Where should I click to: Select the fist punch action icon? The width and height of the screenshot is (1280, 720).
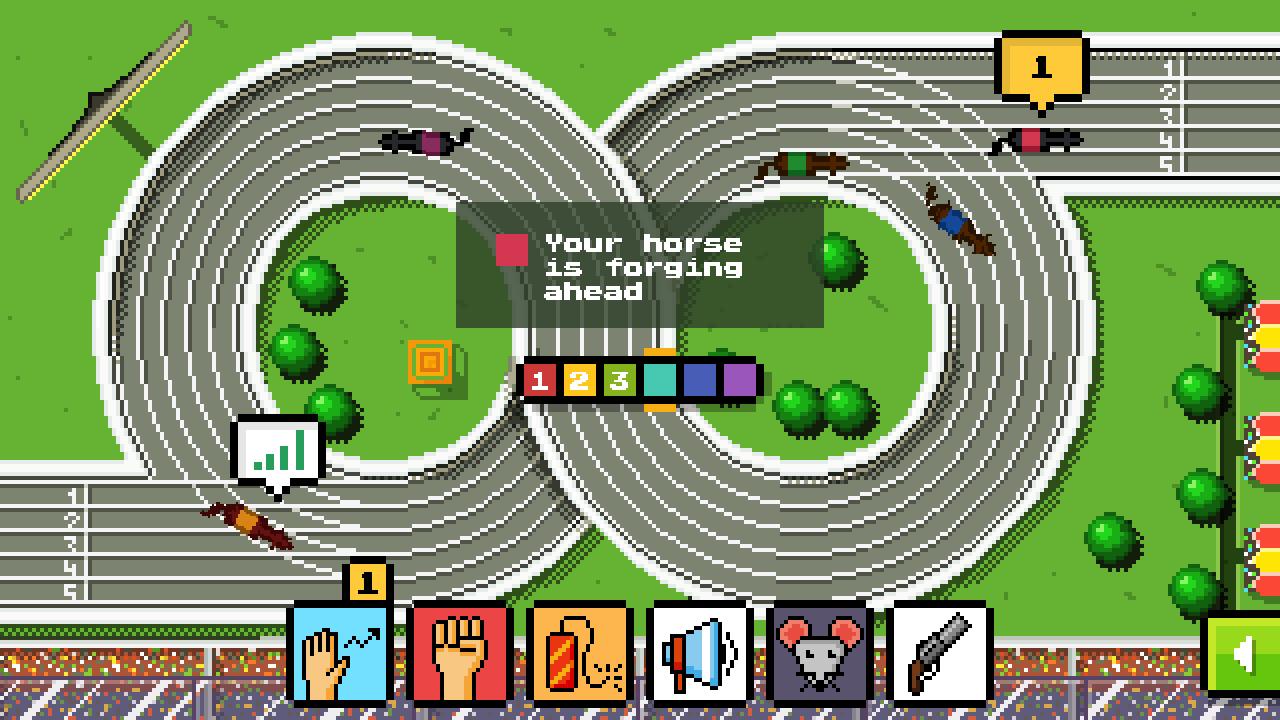click(460, 659)
